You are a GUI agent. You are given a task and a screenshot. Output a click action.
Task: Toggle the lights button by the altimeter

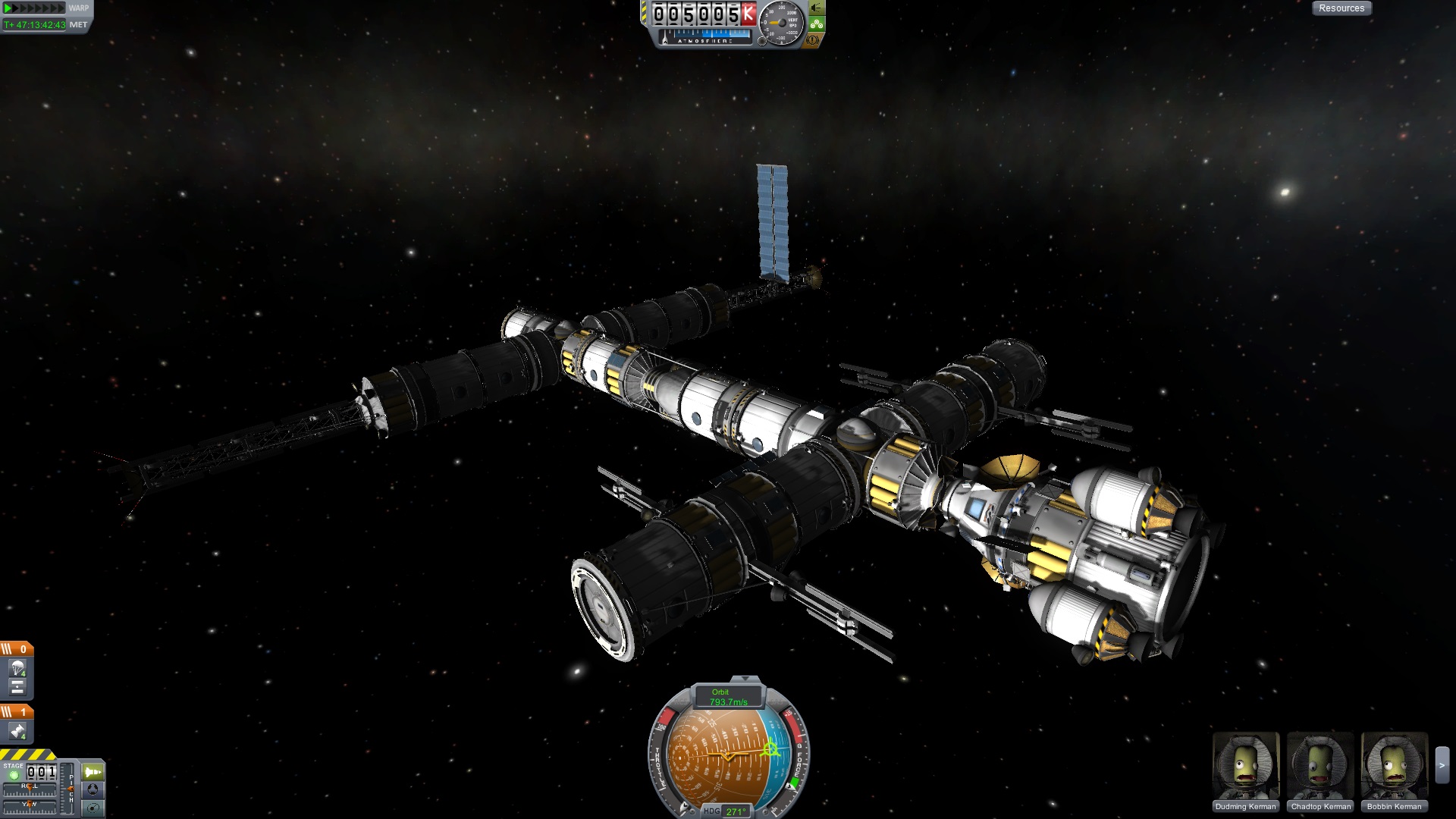click(816, 8)
